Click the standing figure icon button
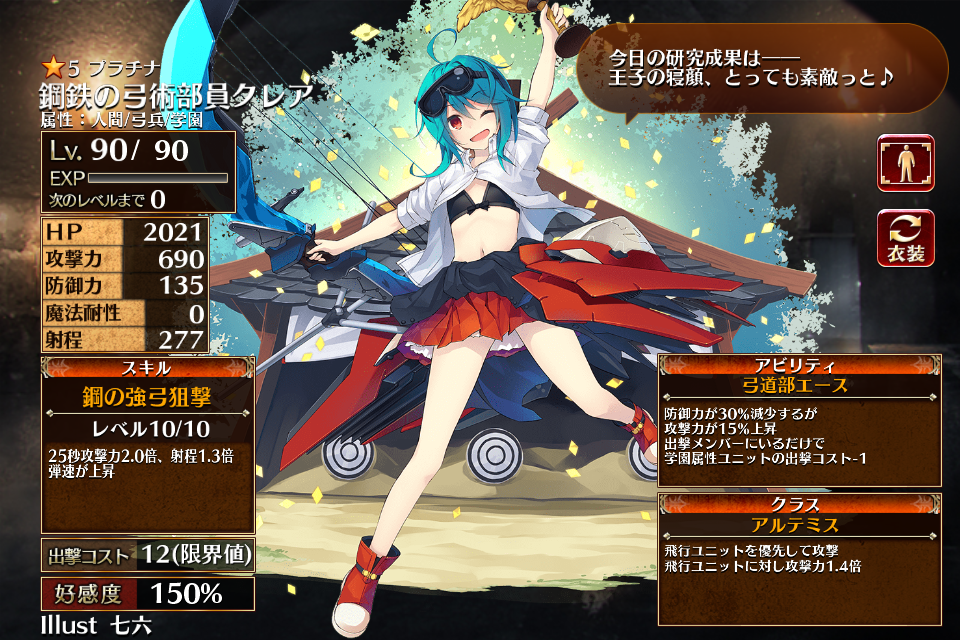Image resolution: width=960 pixels, height=640 pixels. pyautogui.click(x=906, y=163)
